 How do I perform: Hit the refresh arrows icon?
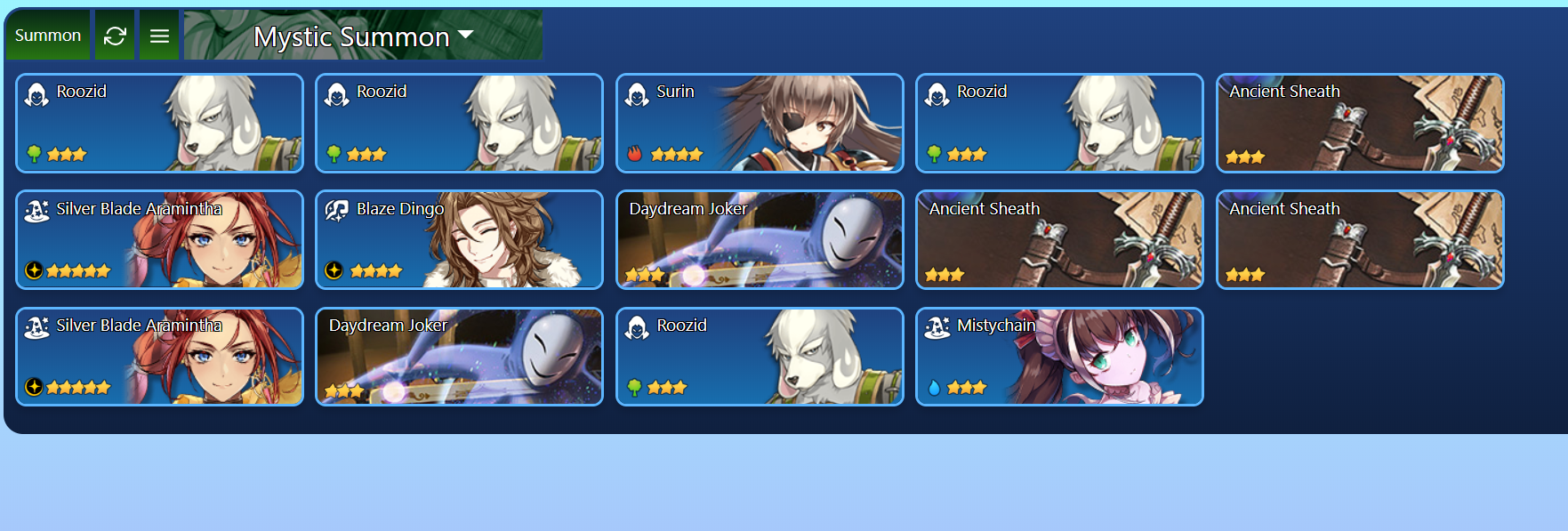(115, 36)
